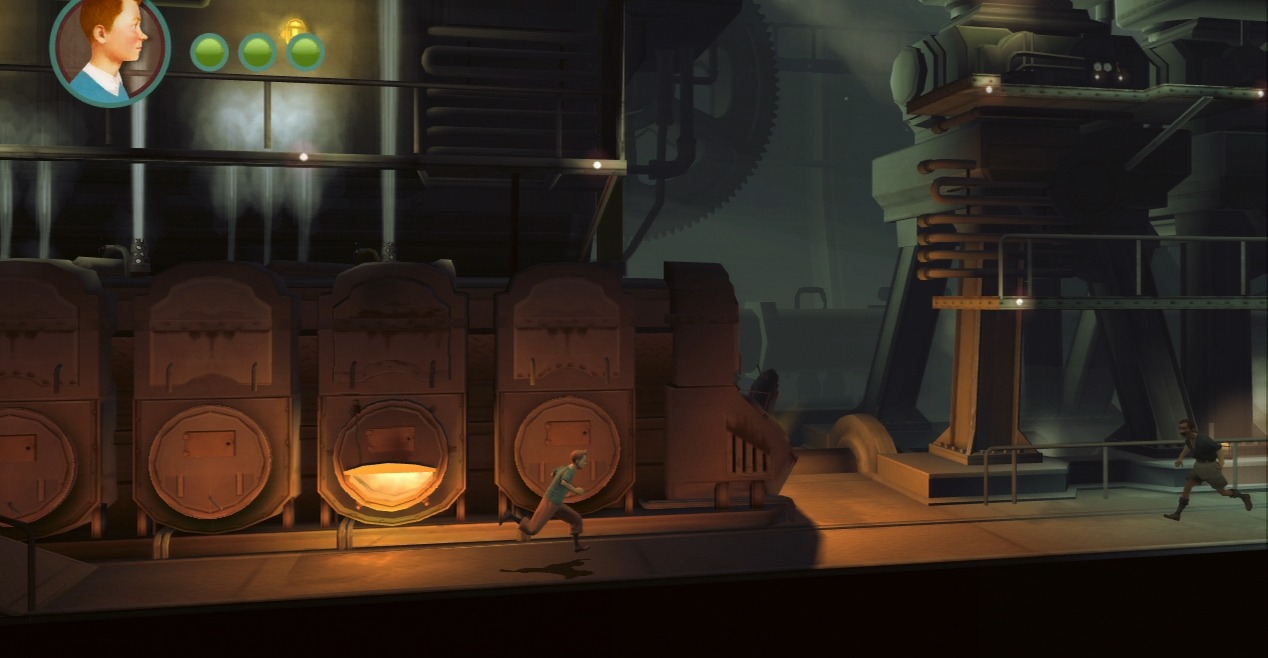Click the Tintin character portrait
The height and width of the screenshot is (658, 1268).
click(x=110, y=47)
